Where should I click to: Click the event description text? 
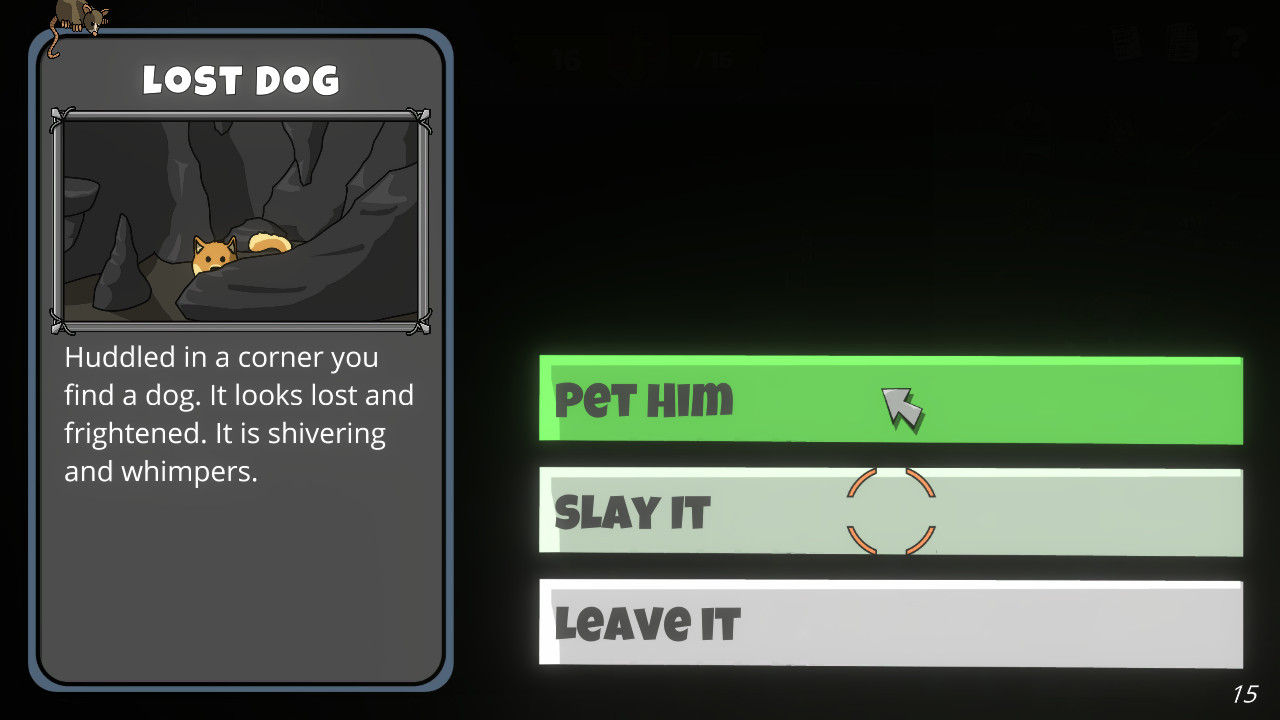(x=239, y=413)
